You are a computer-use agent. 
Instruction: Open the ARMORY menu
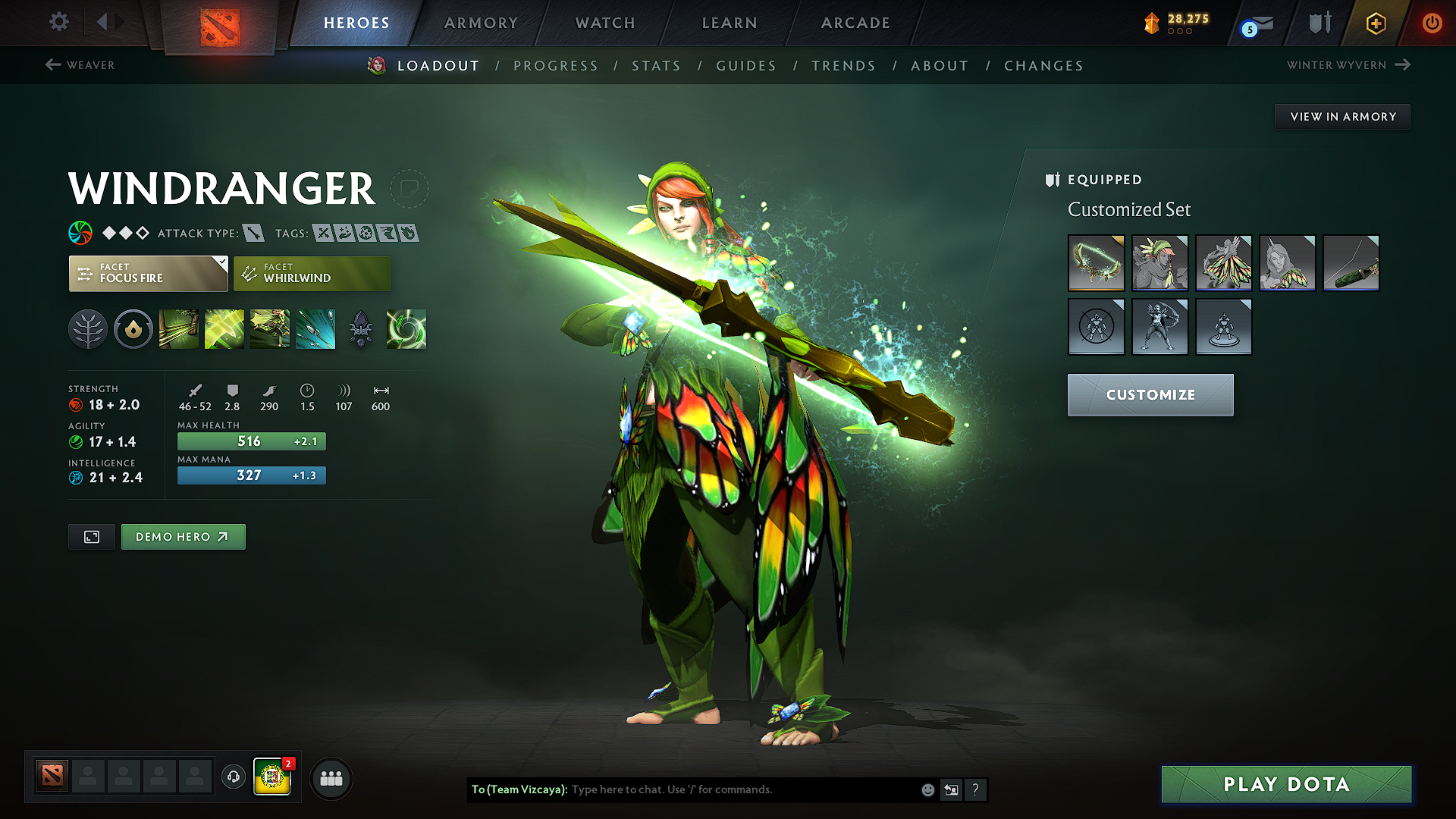[x=481, y=23]
